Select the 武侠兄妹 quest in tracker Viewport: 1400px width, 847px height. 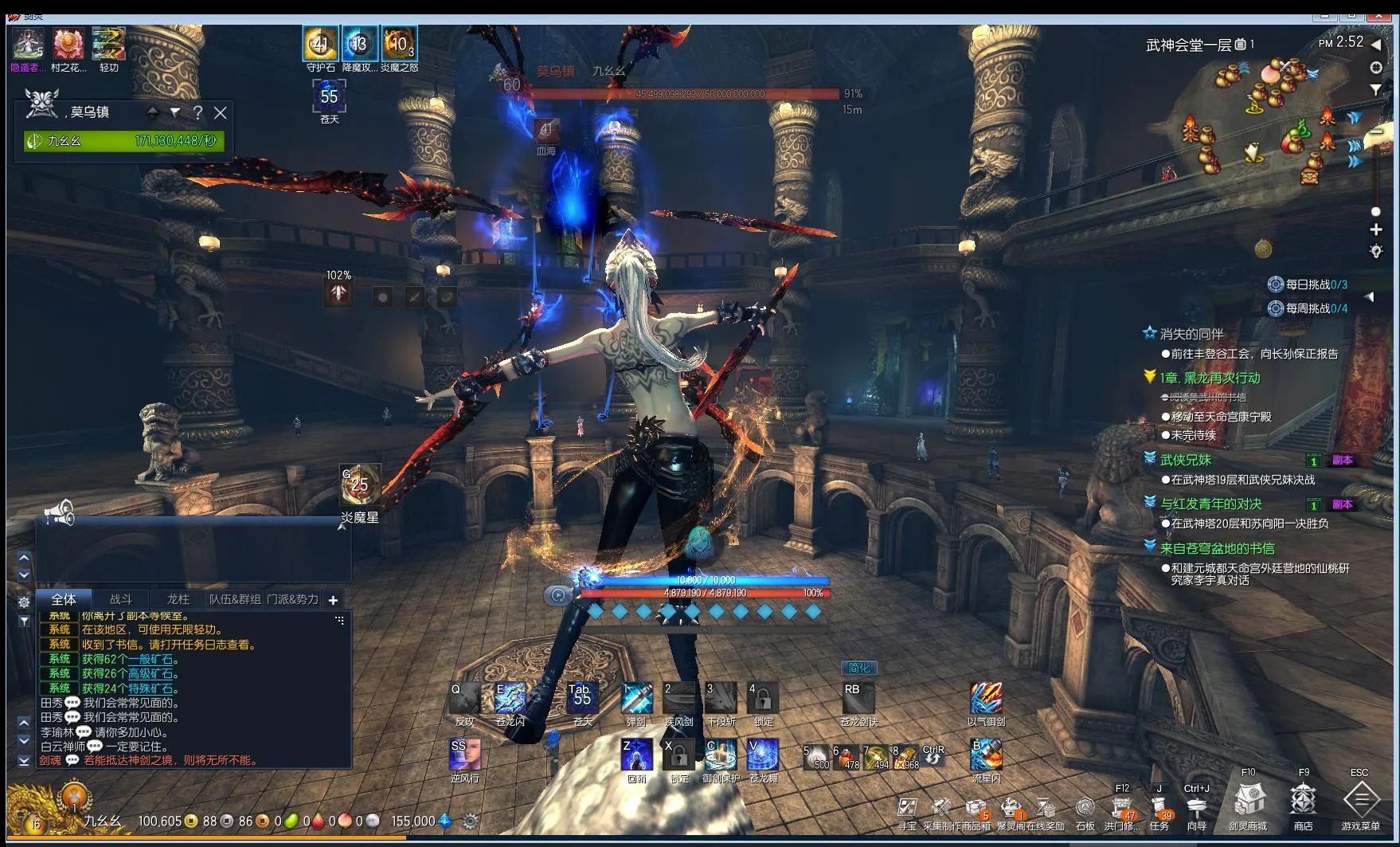1186,460
